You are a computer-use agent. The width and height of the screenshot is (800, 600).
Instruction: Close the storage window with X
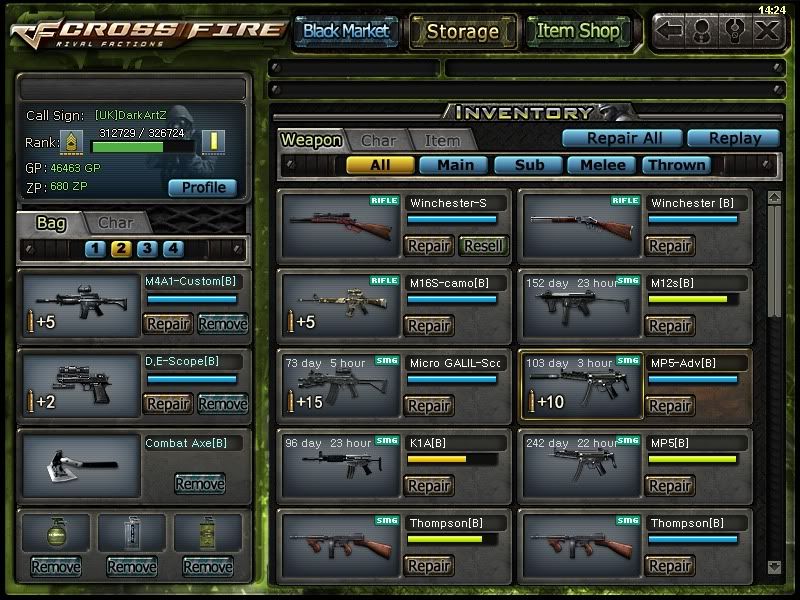[x=766, y=31]
